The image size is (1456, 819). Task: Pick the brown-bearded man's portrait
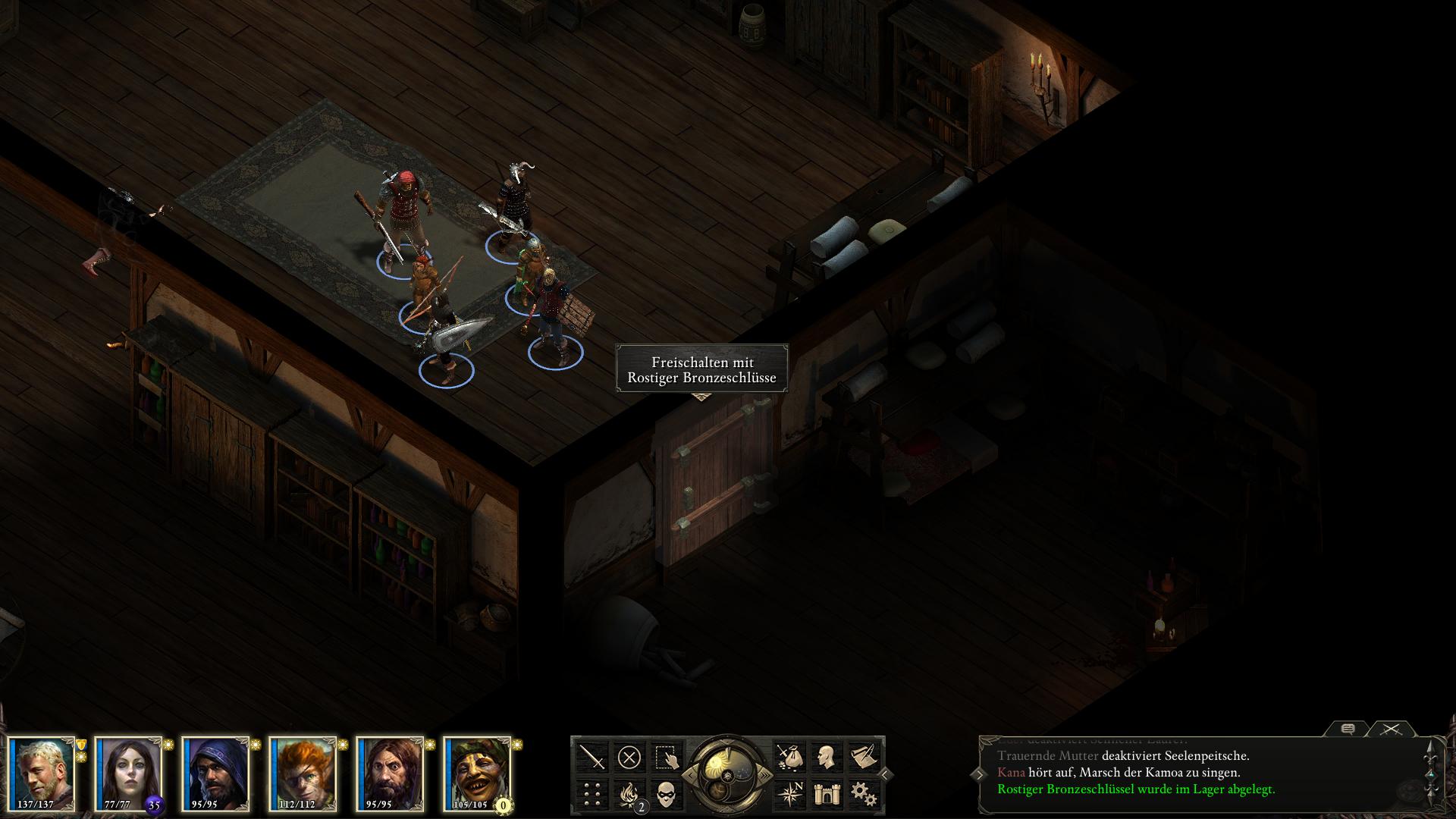[x=390, y=773]
